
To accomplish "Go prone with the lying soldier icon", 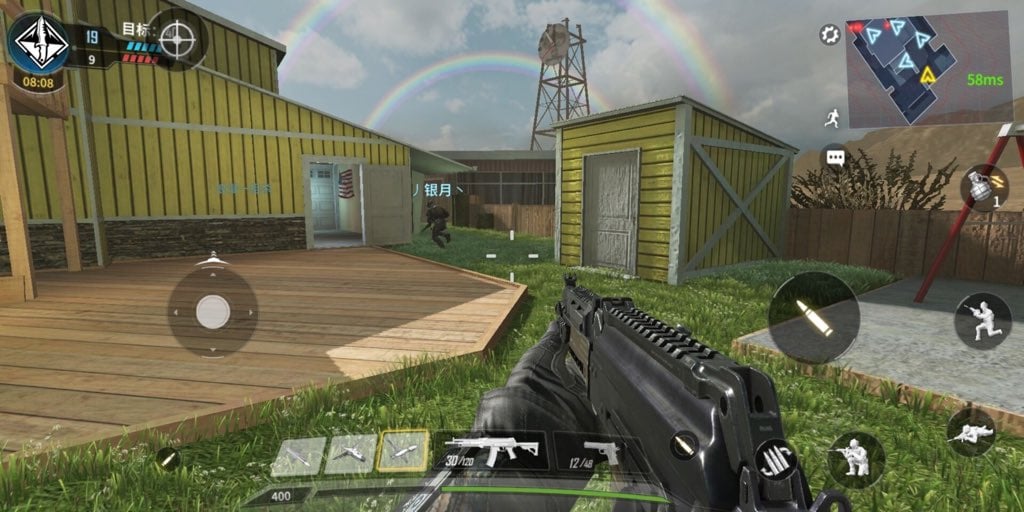I will point(970,432).
